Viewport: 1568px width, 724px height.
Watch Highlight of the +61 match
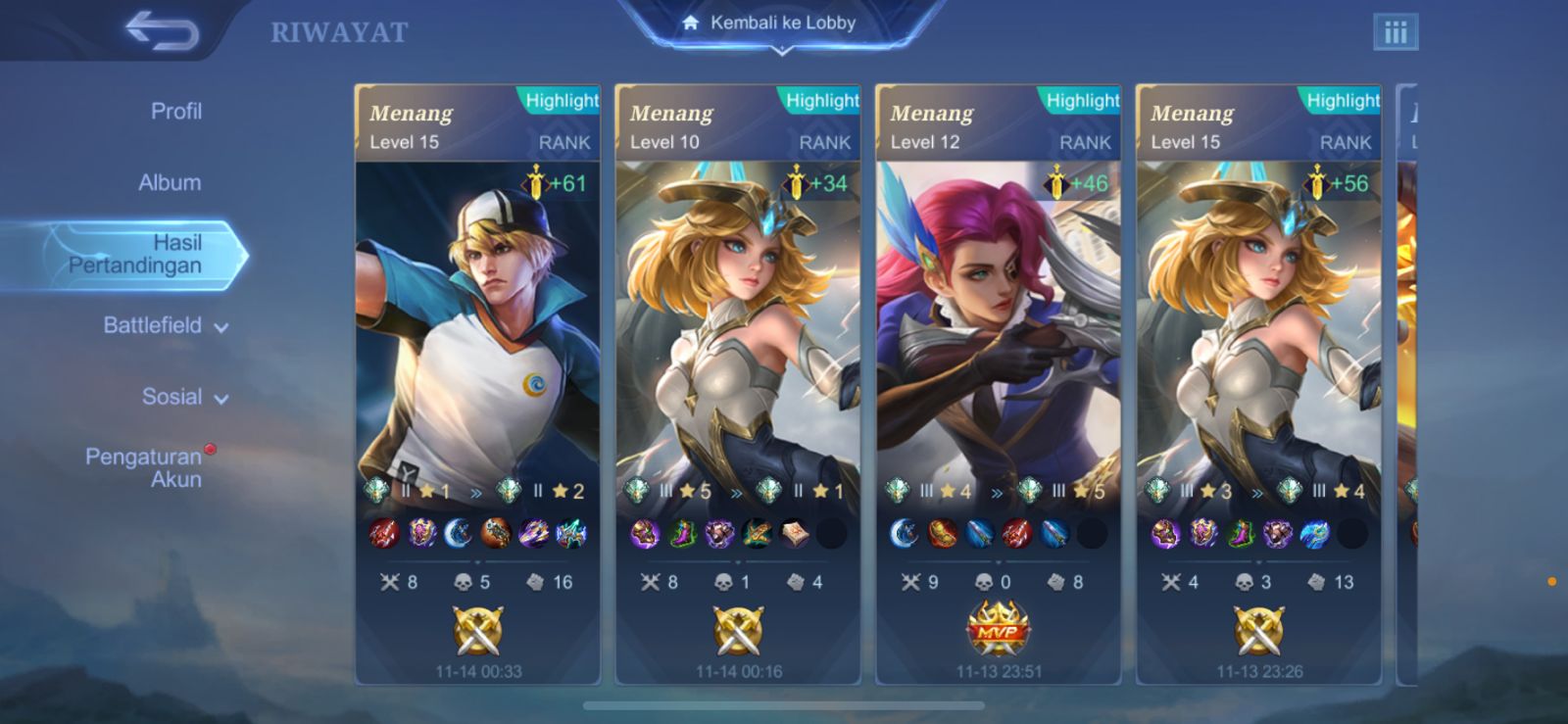561,101
